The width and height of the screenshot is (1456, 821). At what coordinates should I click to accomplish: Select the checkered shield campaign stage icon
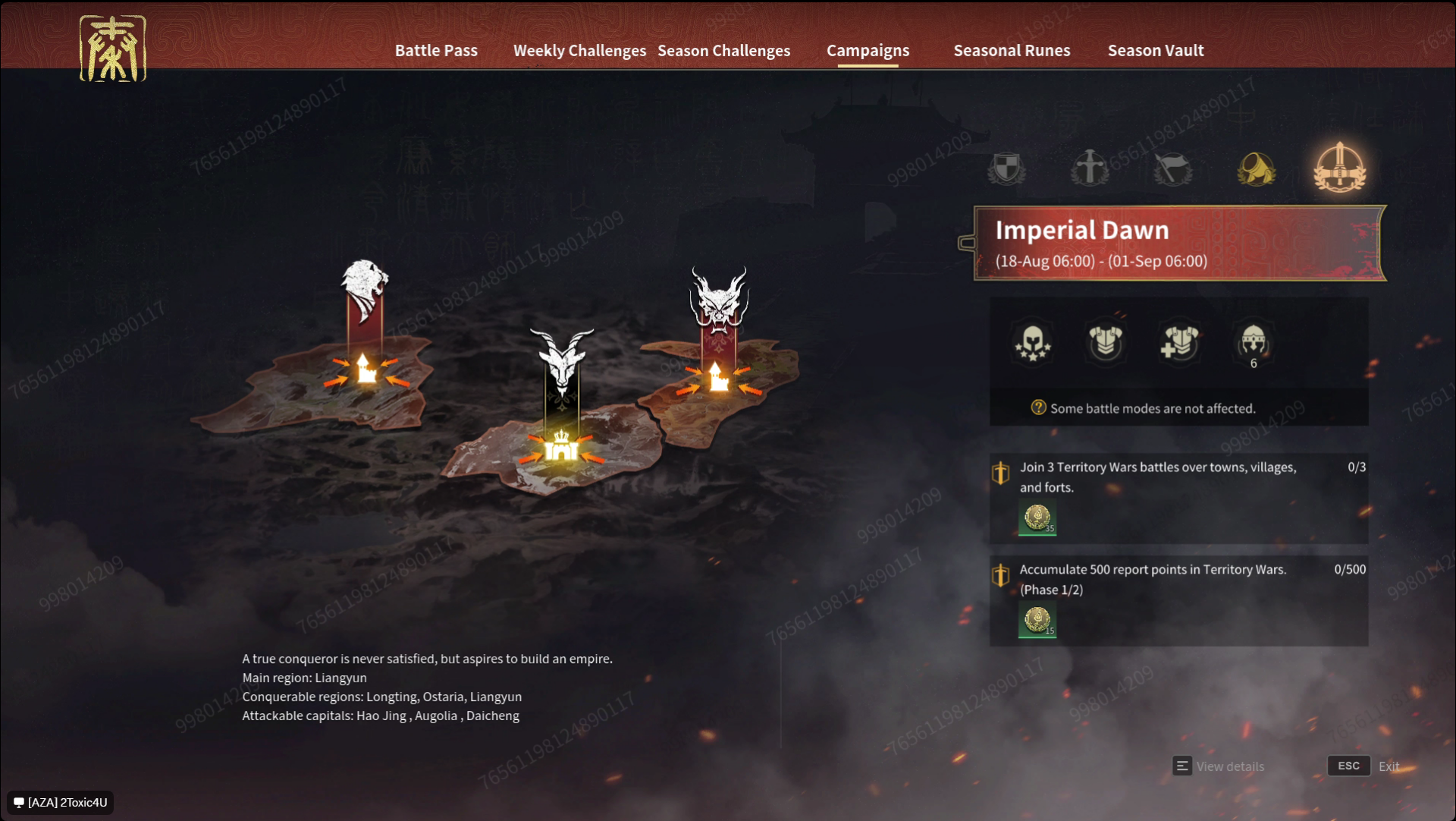(1006, 168)
